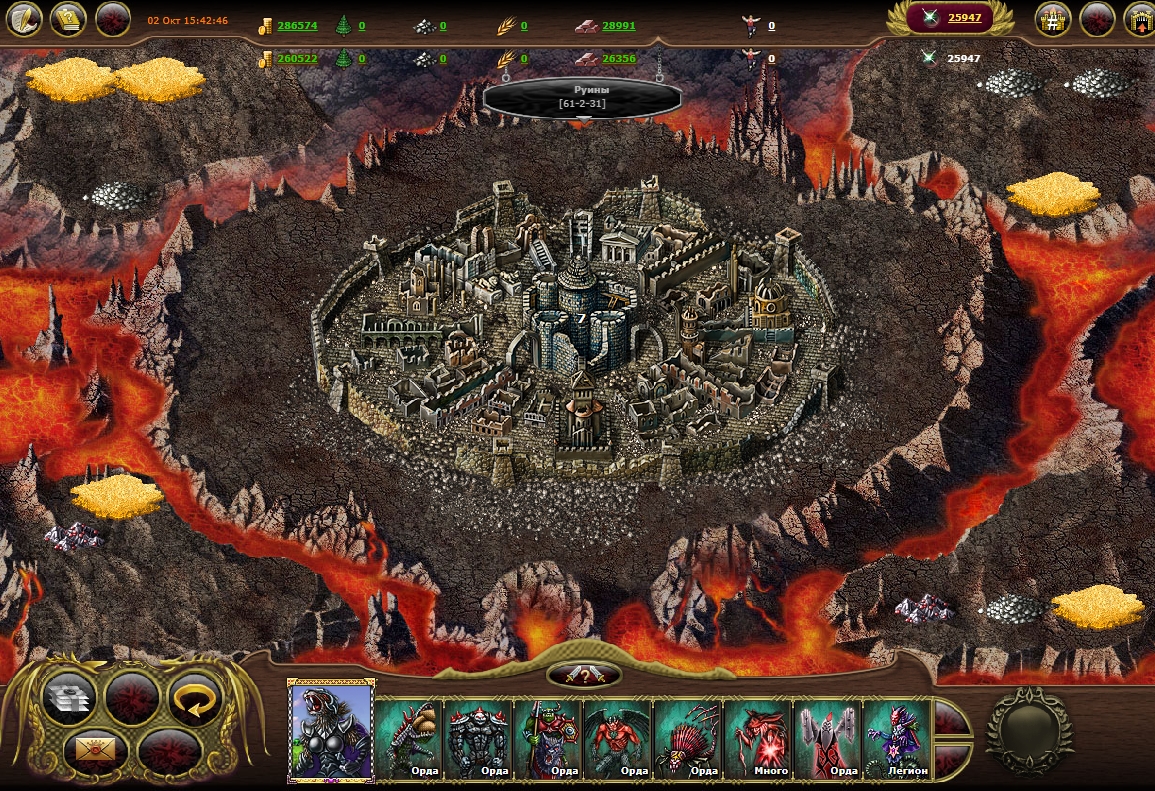
Task: Open the feather quill icon in the top bar
Action: coord(24,19)
